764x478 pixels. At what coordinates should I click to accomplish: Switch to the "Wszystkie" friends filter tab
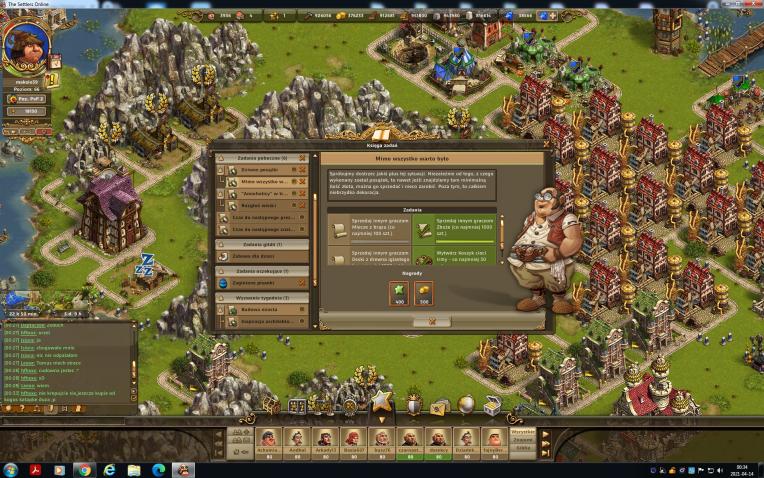tap(523, 431)
